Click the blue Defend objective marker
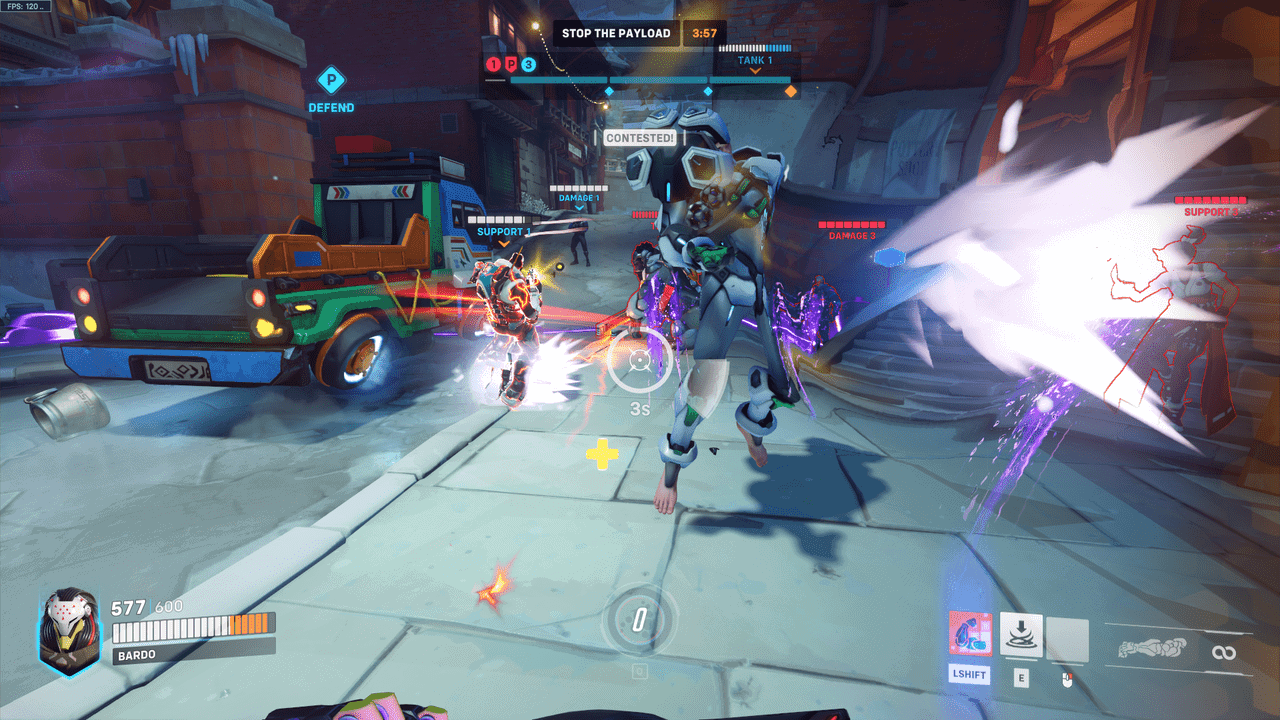Viewport: 1280px width, 720px height. point(330,80)
